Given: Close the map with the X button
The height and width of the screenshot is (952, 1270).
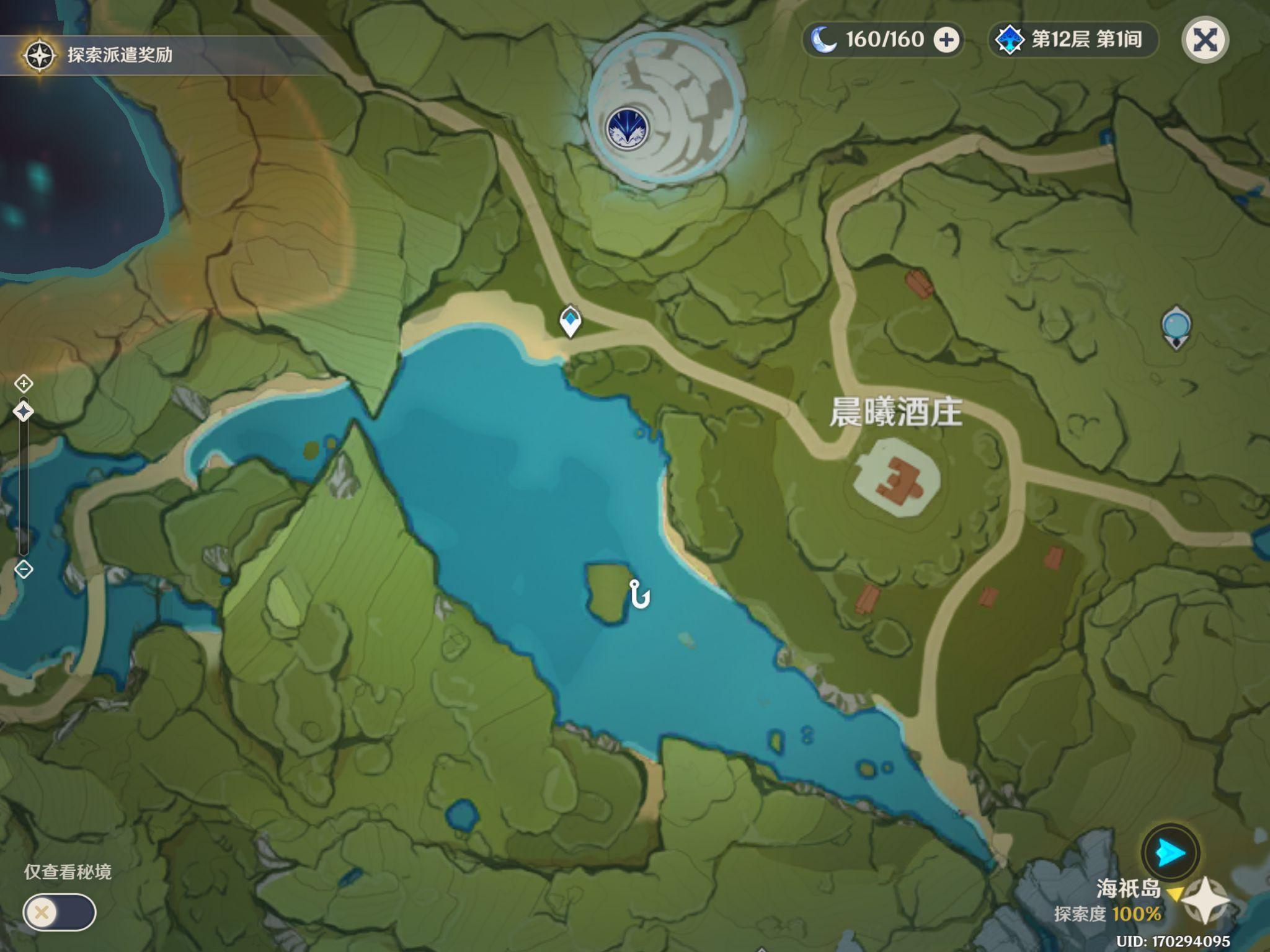Looking at the screenshot, I should pyautogui.click(x=1205, y=40).
